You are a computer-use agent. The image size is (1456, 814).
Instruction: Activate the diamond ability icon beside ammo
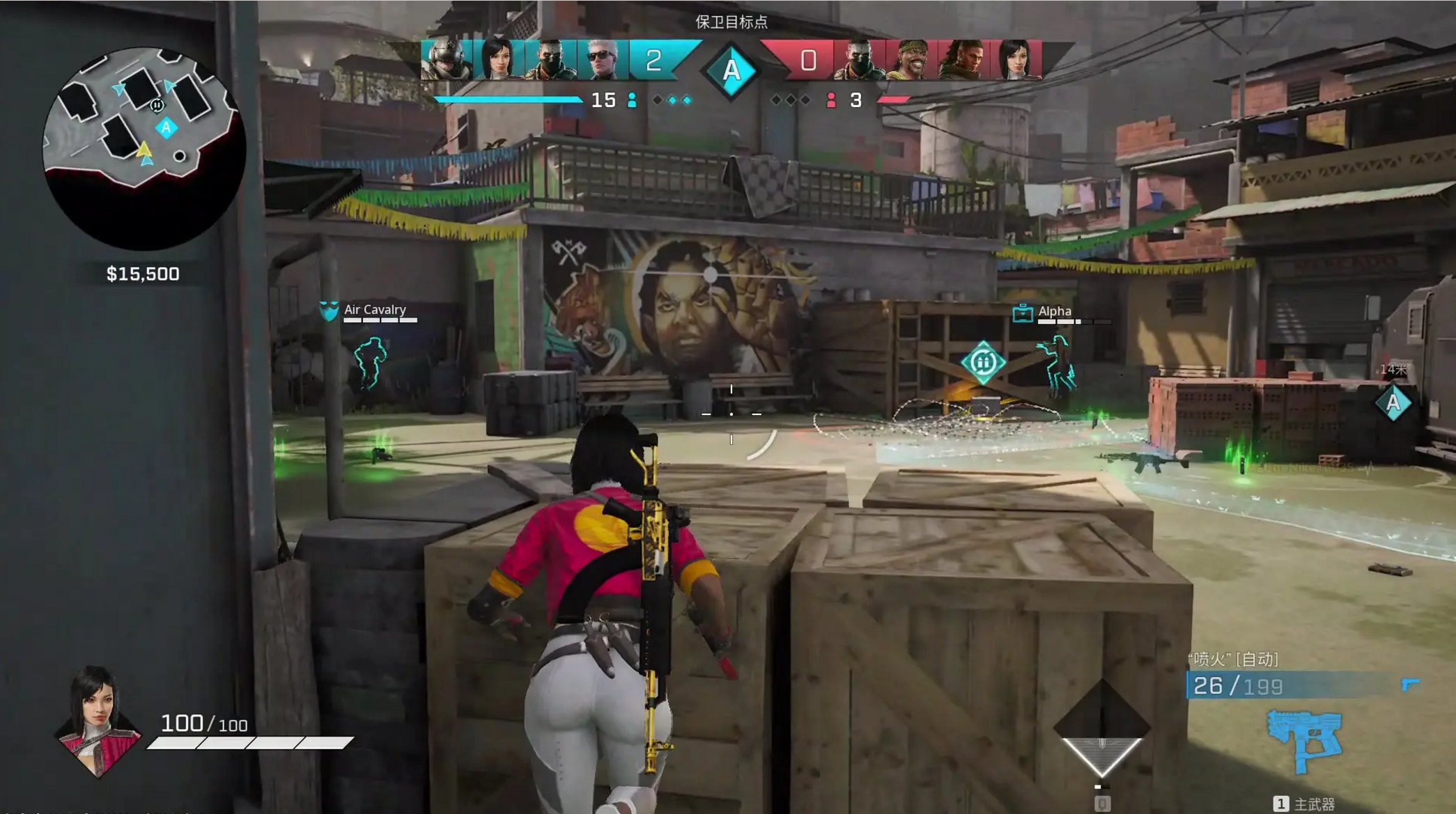[1101, 728]
